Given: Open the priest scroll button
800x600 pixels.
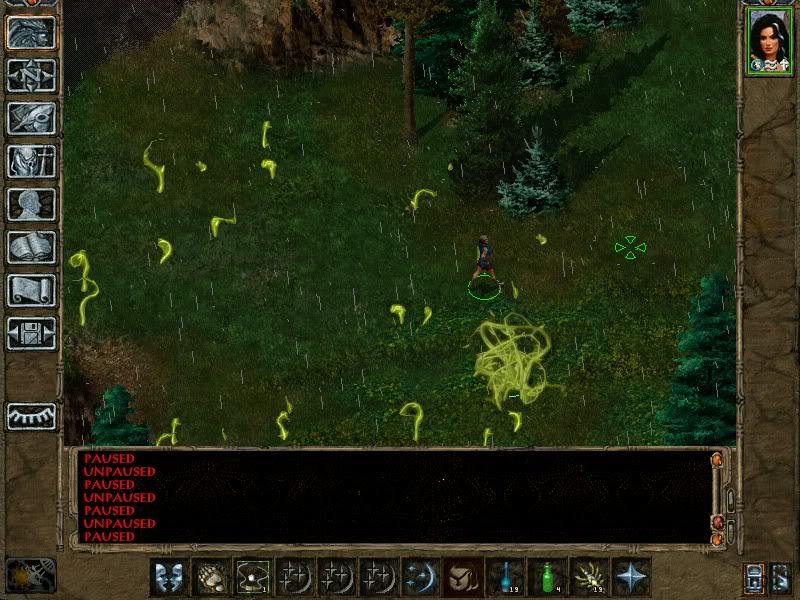Looking at the screenshot, I should point(31,290).
